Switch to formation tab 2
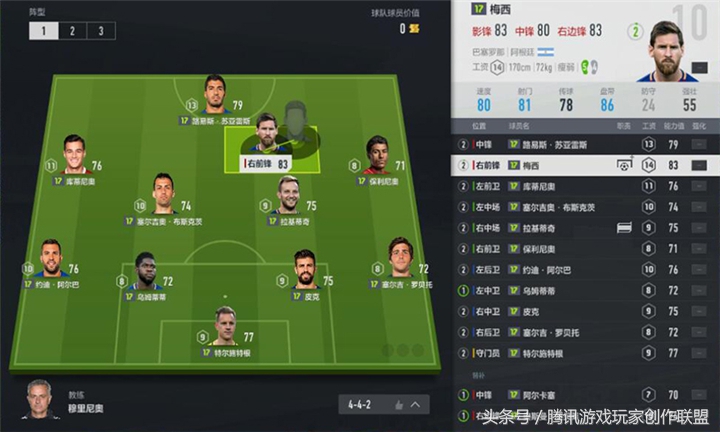 click(x=71, y=31)
